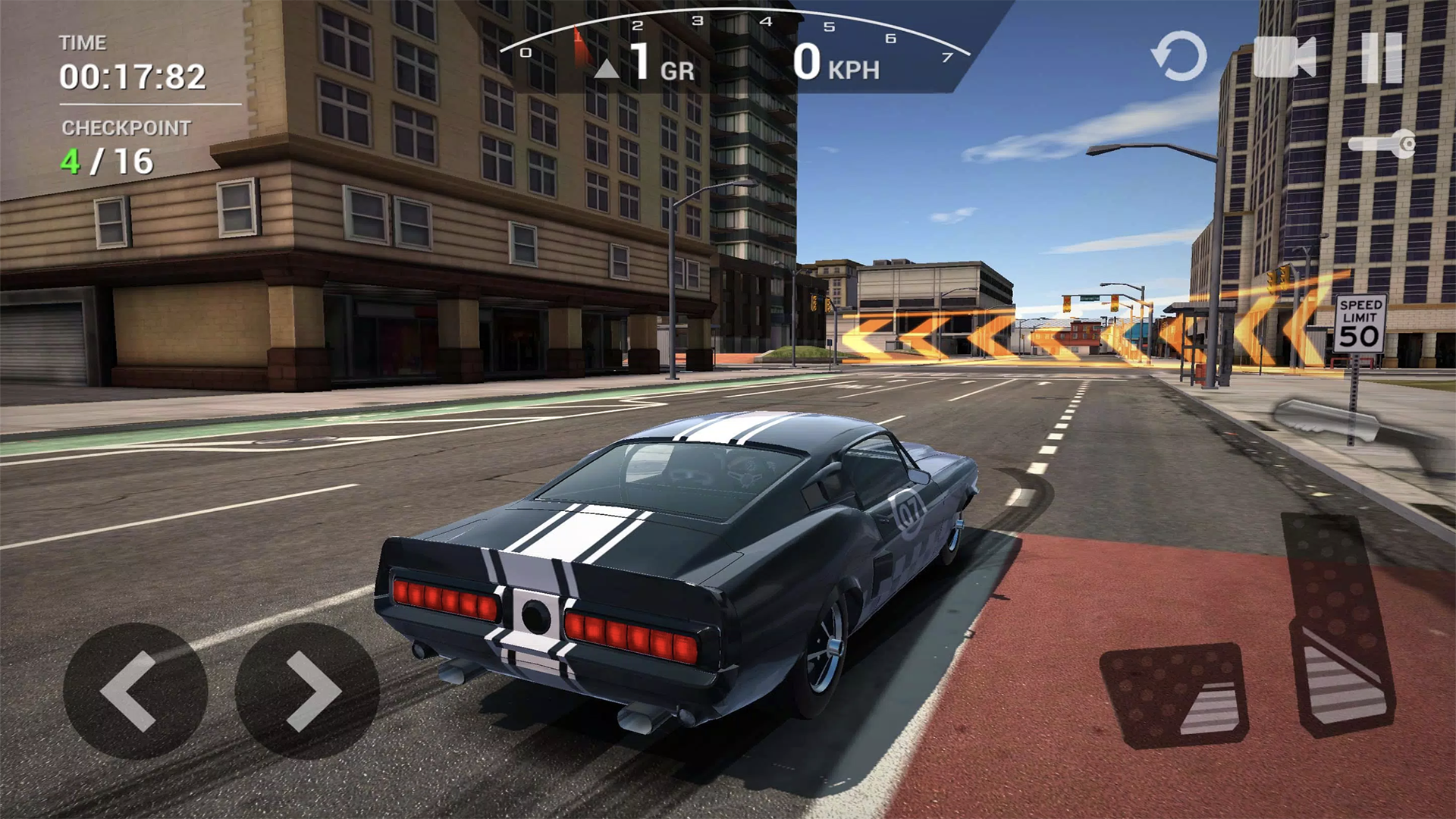Tap the gear-up triangle indicator
1456x819 pixels.
(x=607, y=68)
